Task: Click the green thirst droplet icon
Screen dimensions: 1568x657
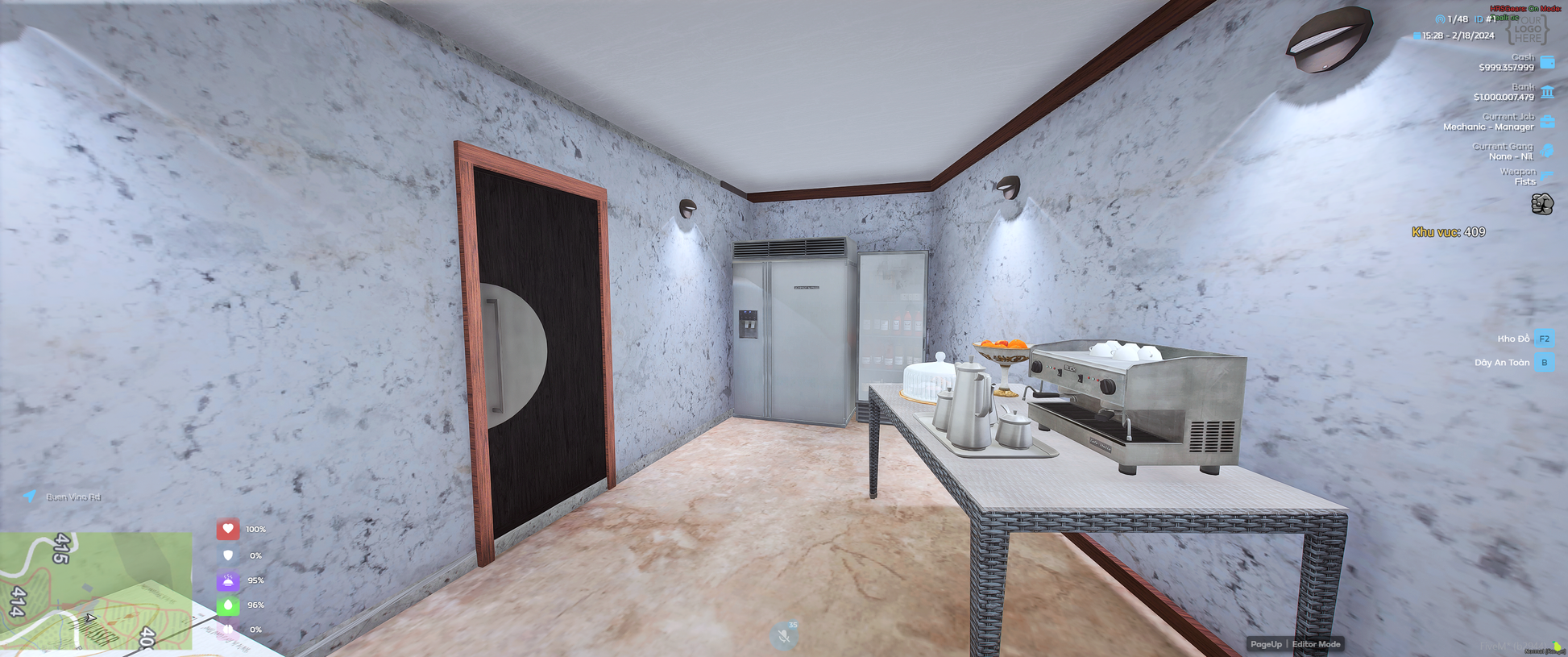Action: click(x=228, y=605)
